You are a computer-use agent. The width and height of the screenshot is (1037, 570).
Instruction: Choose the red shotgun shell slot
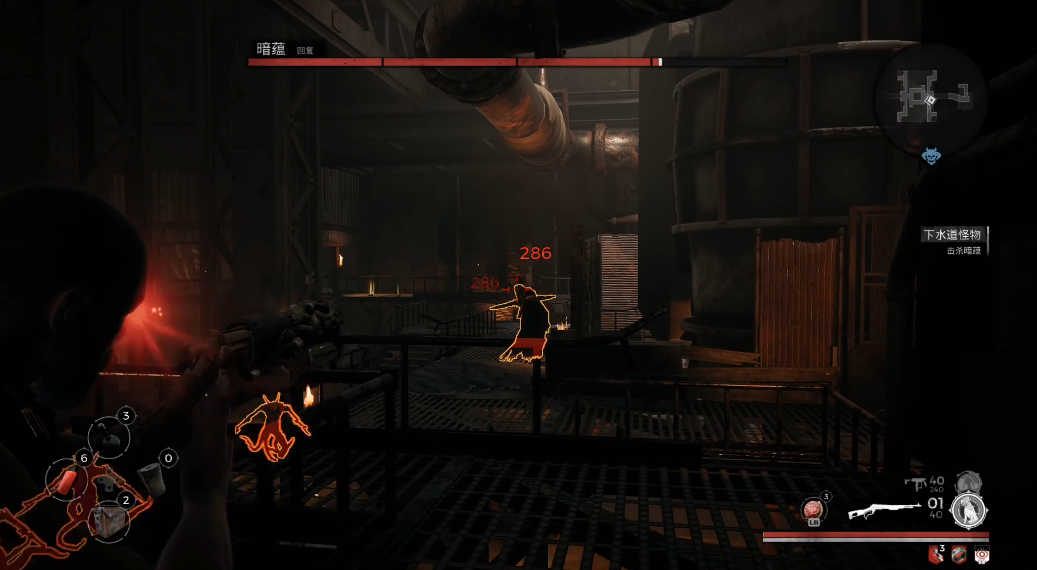(x=67, y=479)
